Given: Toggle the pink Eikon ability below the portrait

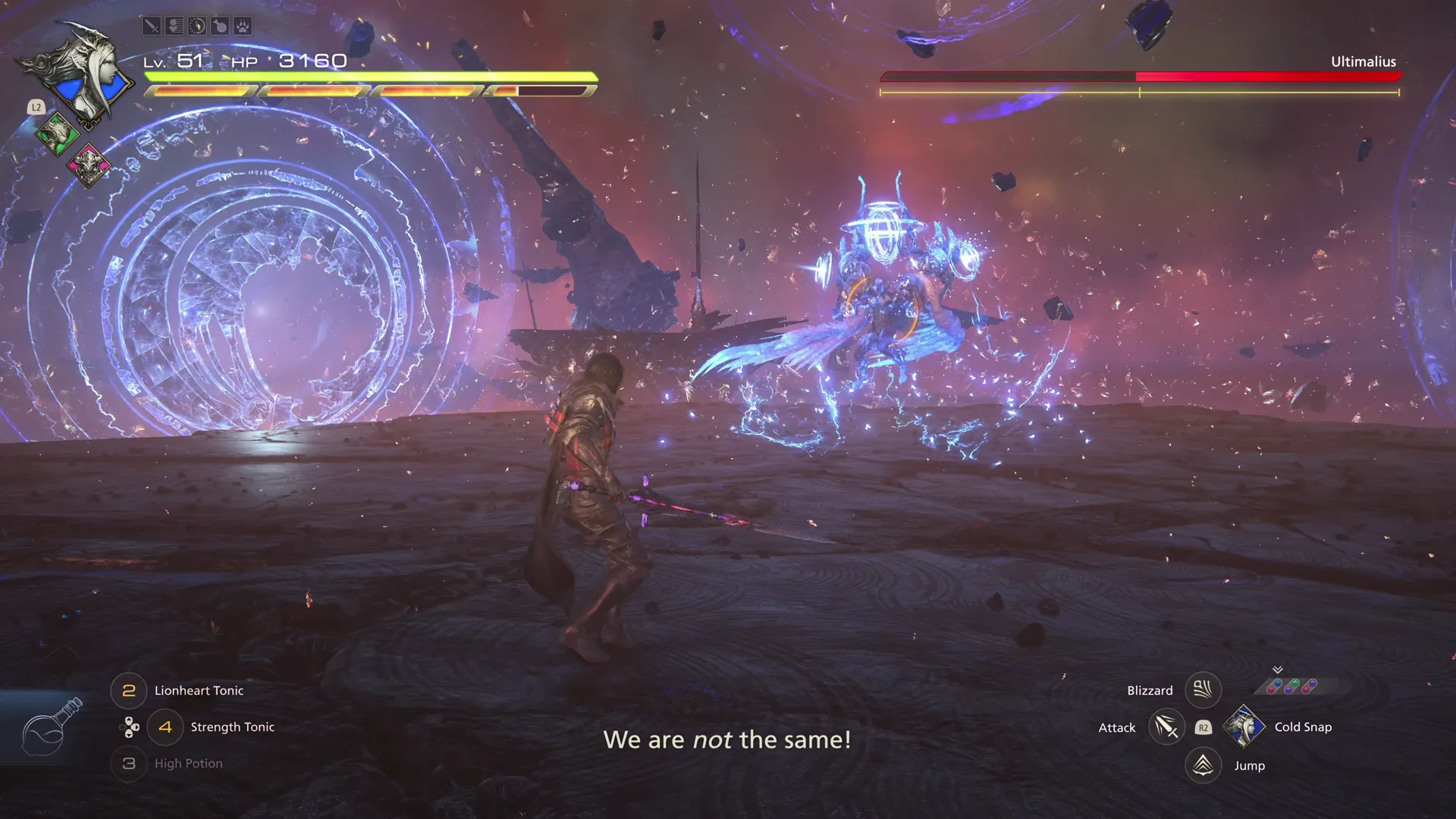Looking at the screenshot, I should [x=89, y=165].
